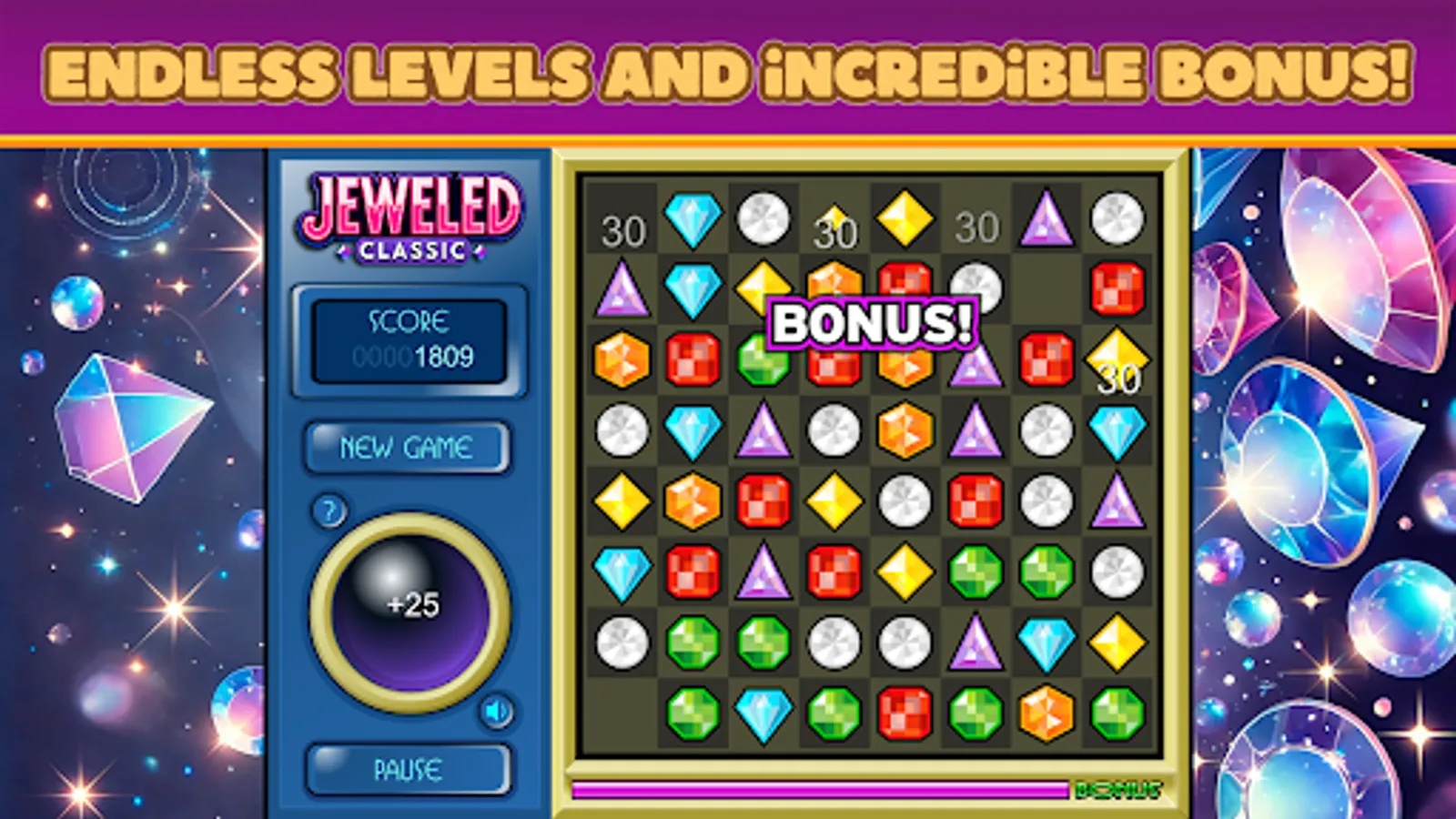Click the gray +25 bonus orb
Viewport: 1456px width, 819px height.
click(x=409, y=605)
